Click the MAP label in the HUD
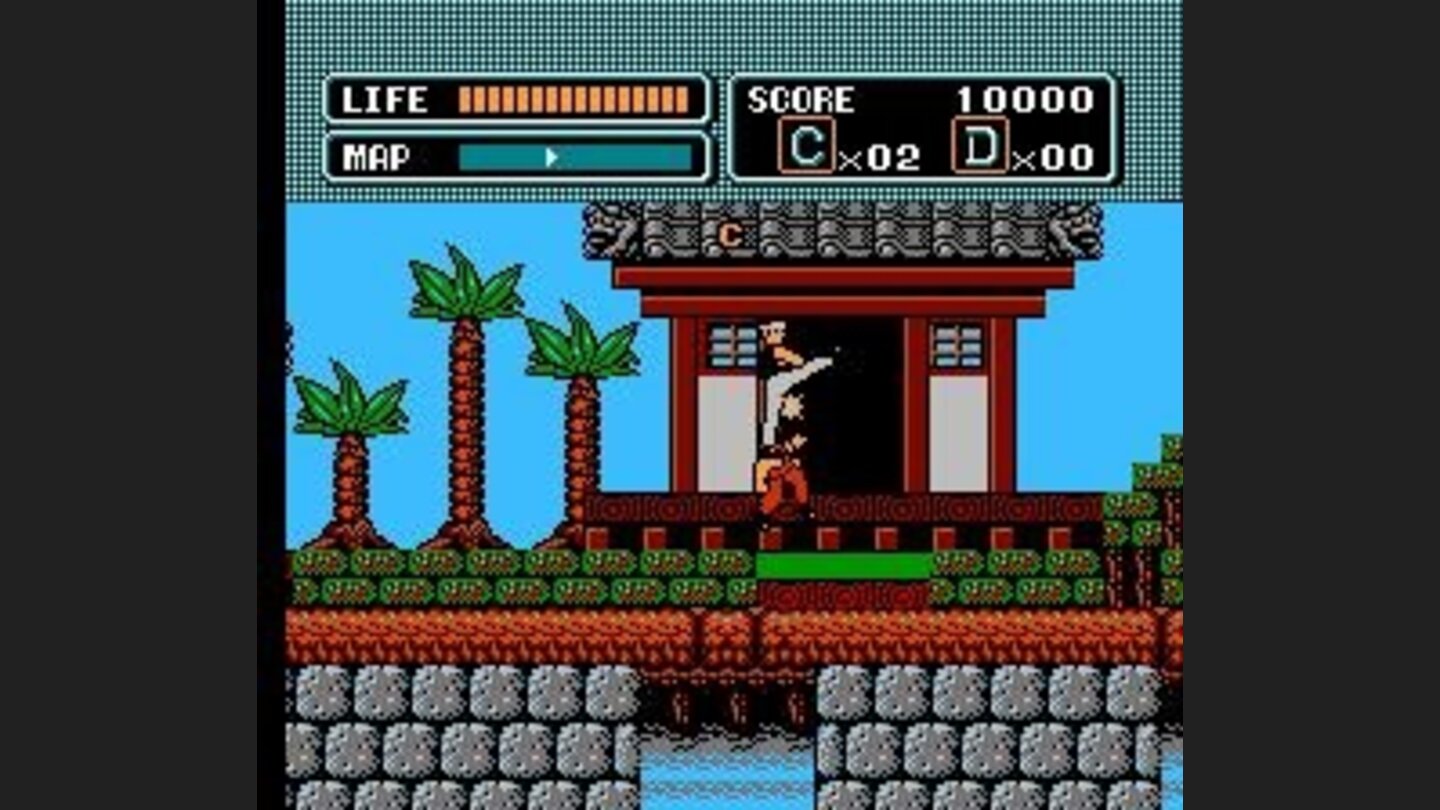This screenshot has width=1440, height=810. pyautogui.click(x=375, y=157)
